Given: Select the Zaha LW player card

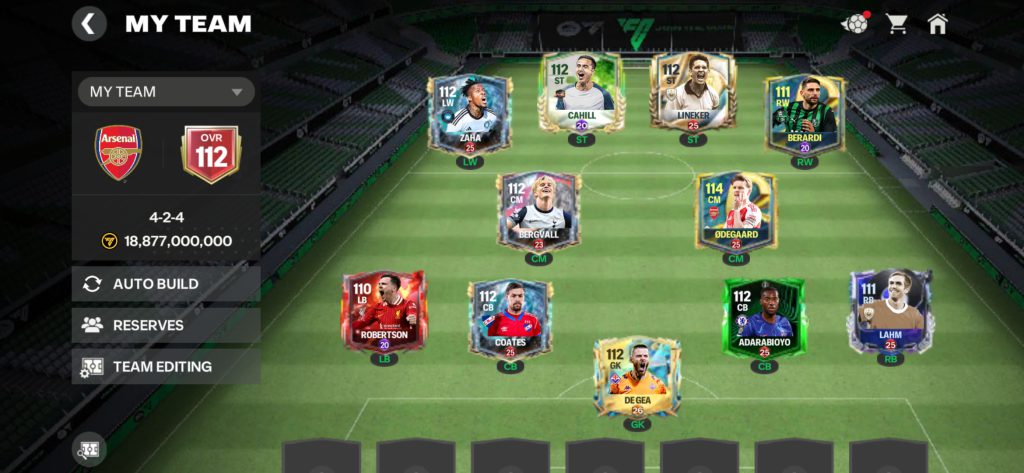Looking at the screenshot, I should tap(470, 115).
